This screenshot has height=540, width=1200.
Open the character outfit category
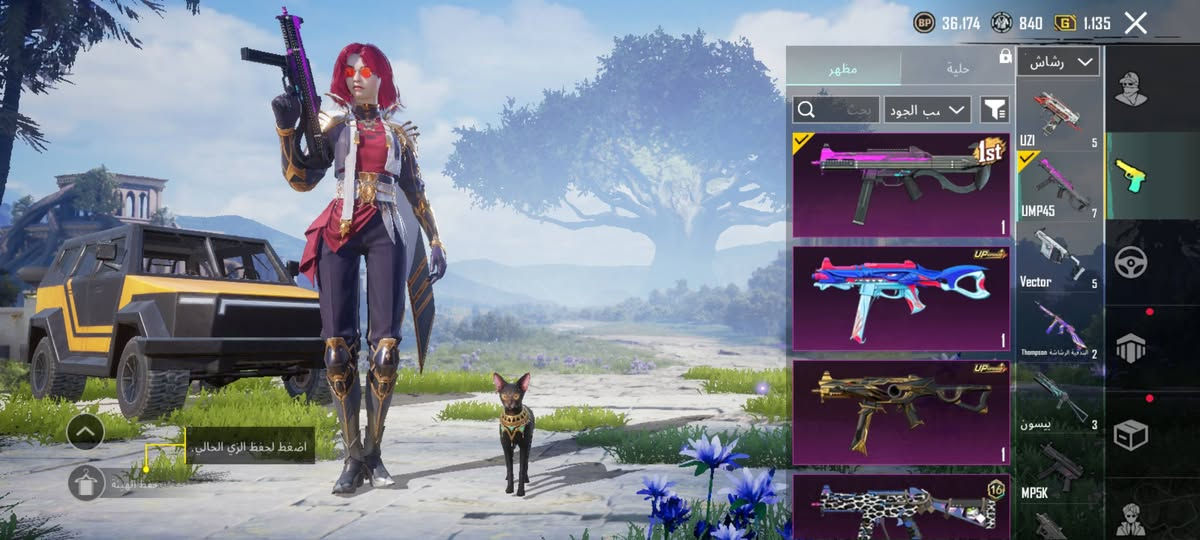click(x=1131, y=90)
